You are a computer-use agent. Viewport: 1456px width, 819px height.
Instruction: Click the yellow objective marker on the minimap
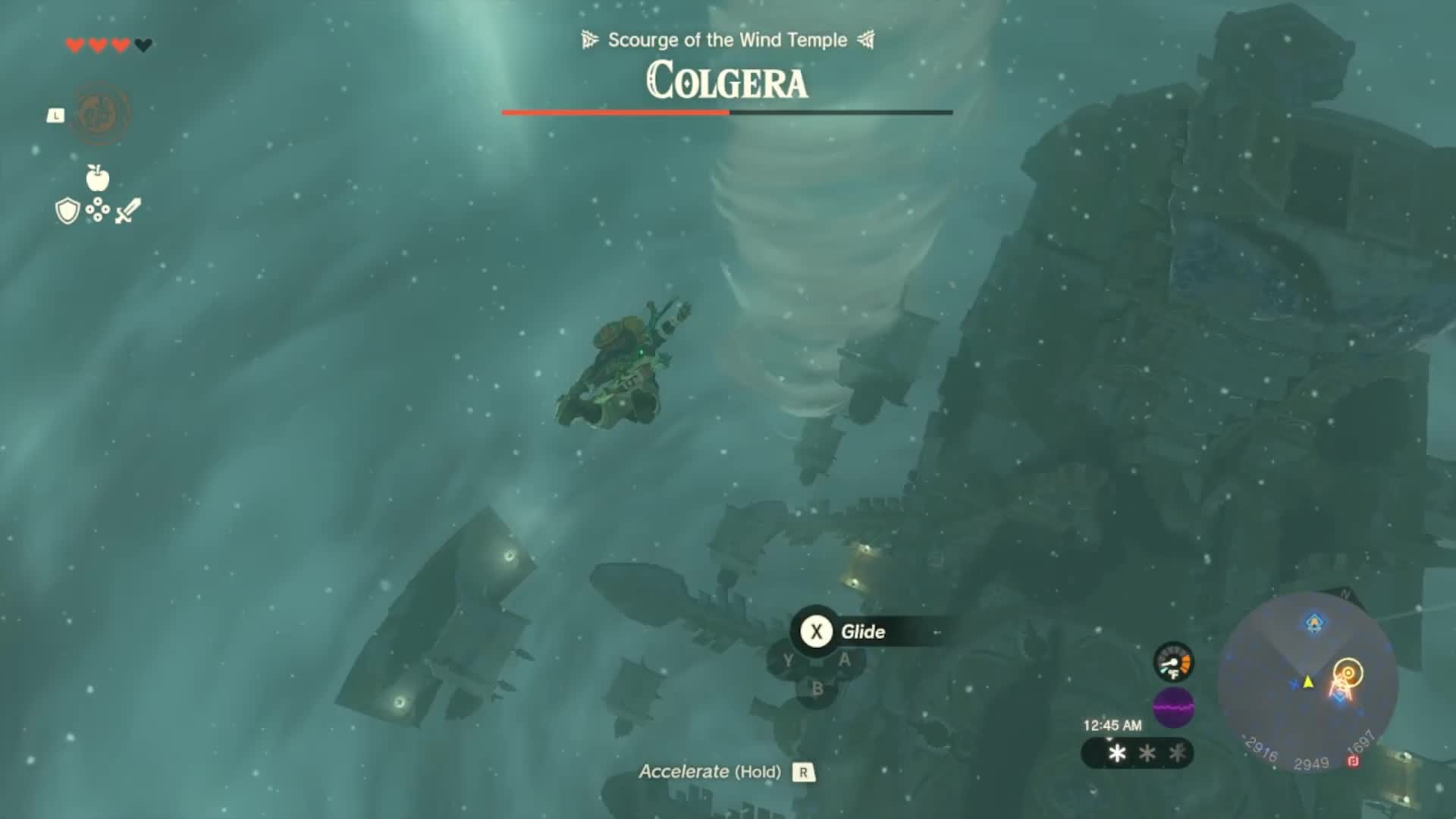1348,673
